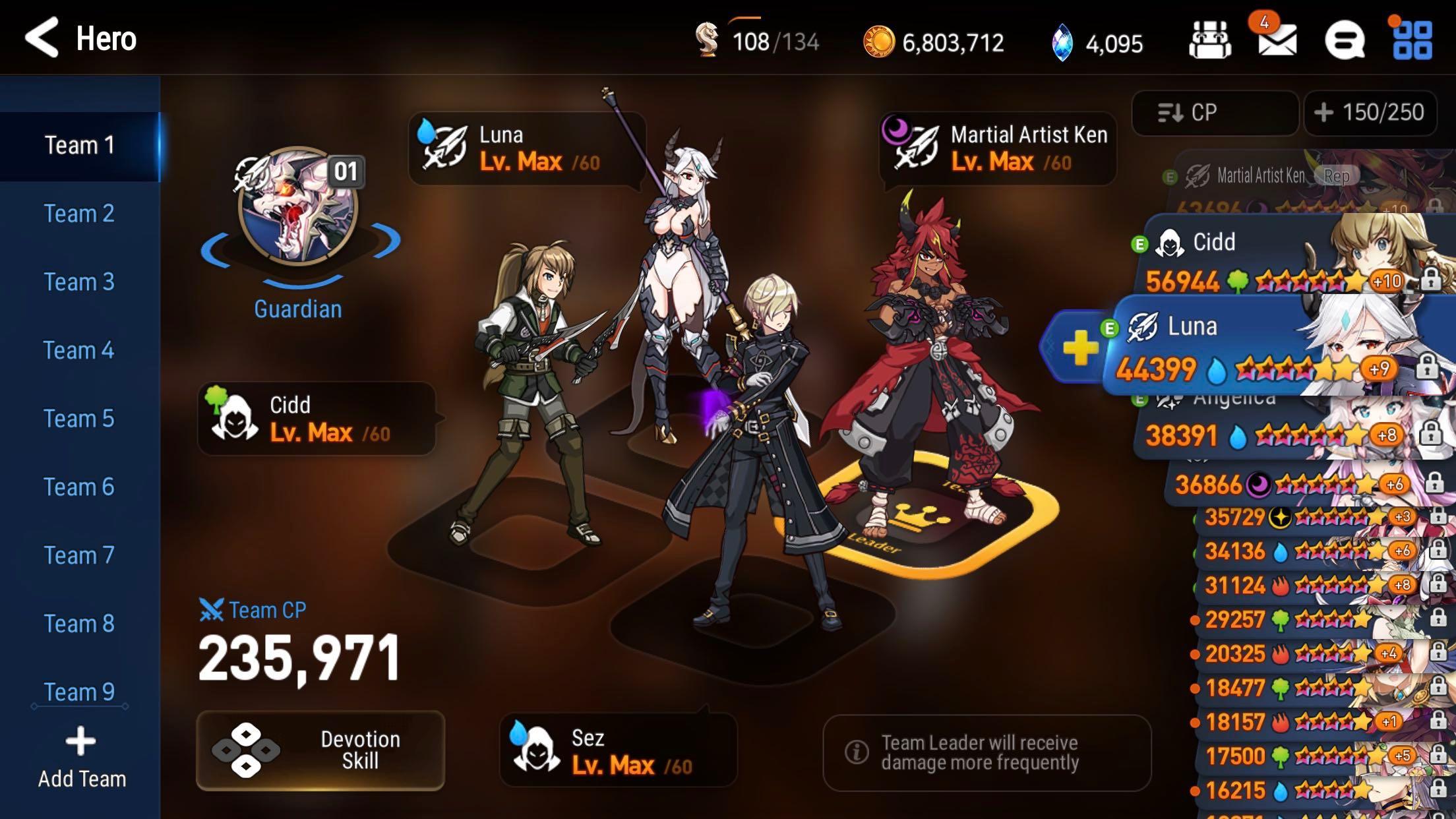
Task: Switch to the Team 2 tab
Action: 79,214
